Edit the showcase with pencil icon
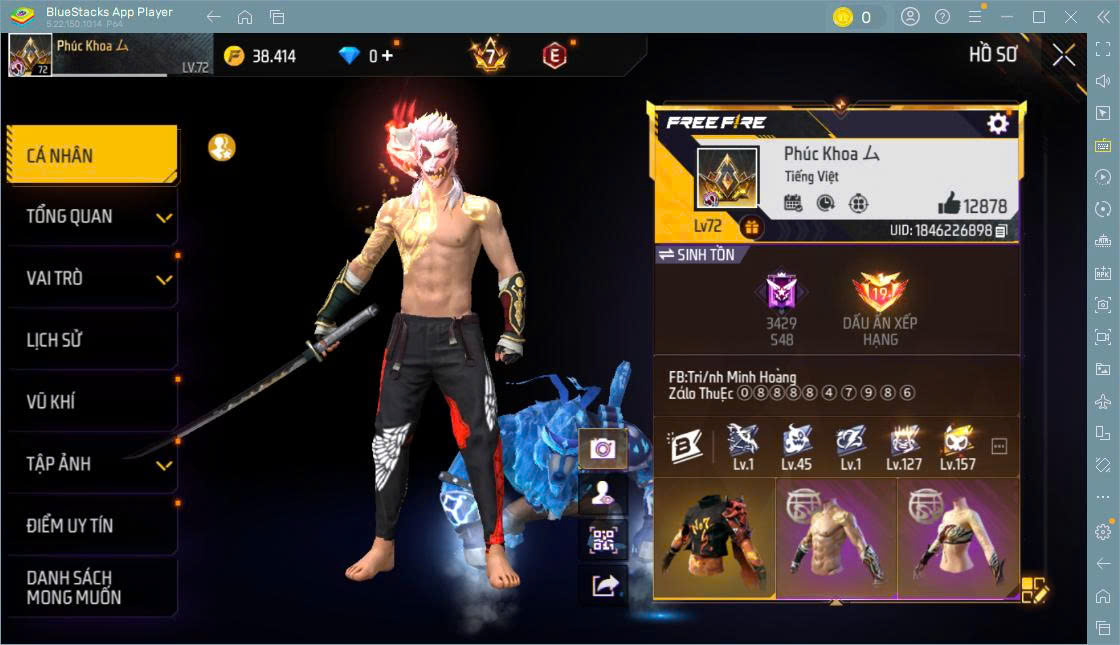 pyautogui.click(x=1034, y=590)
